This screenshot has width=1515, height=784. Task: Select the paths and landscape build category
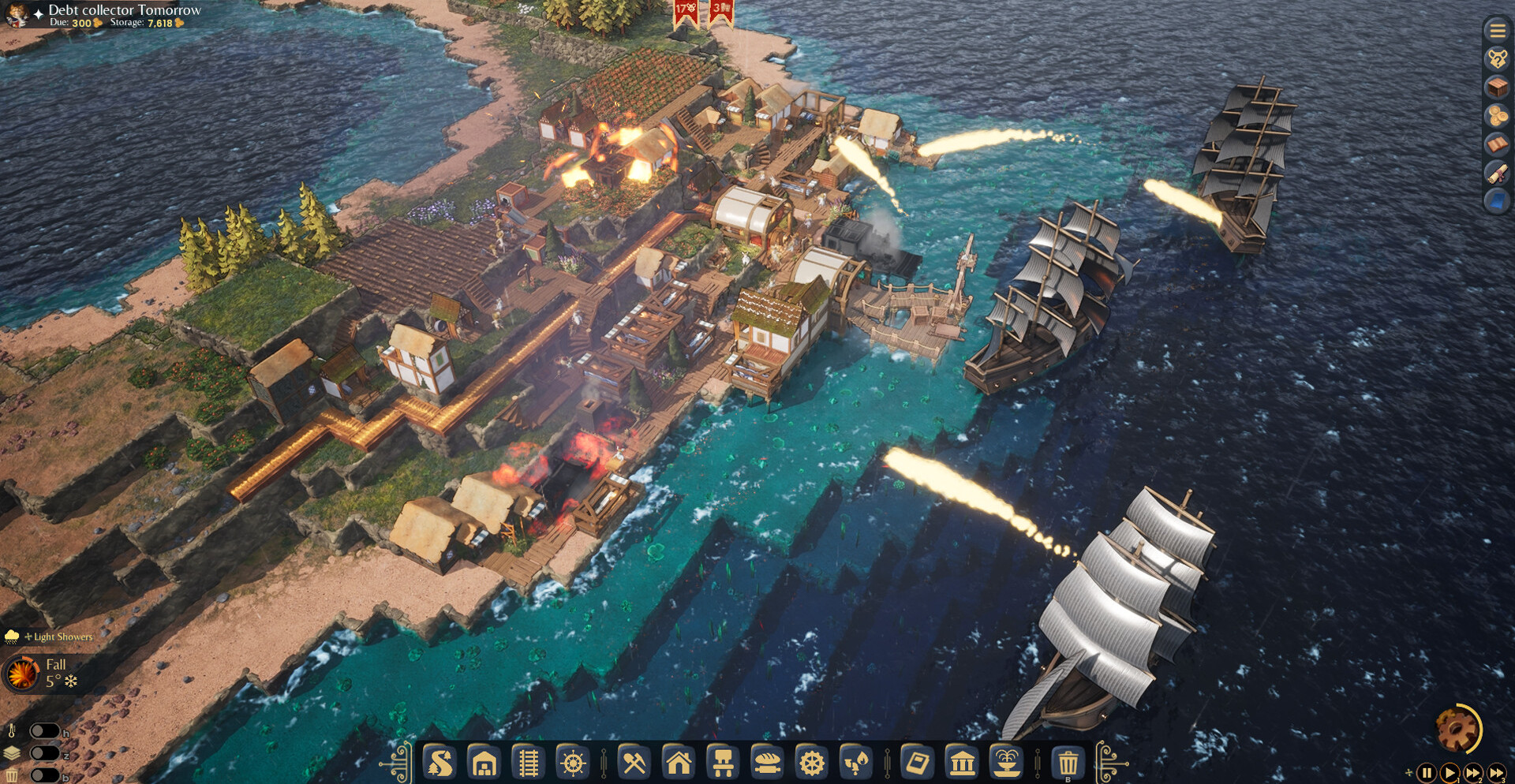point(440,763)
